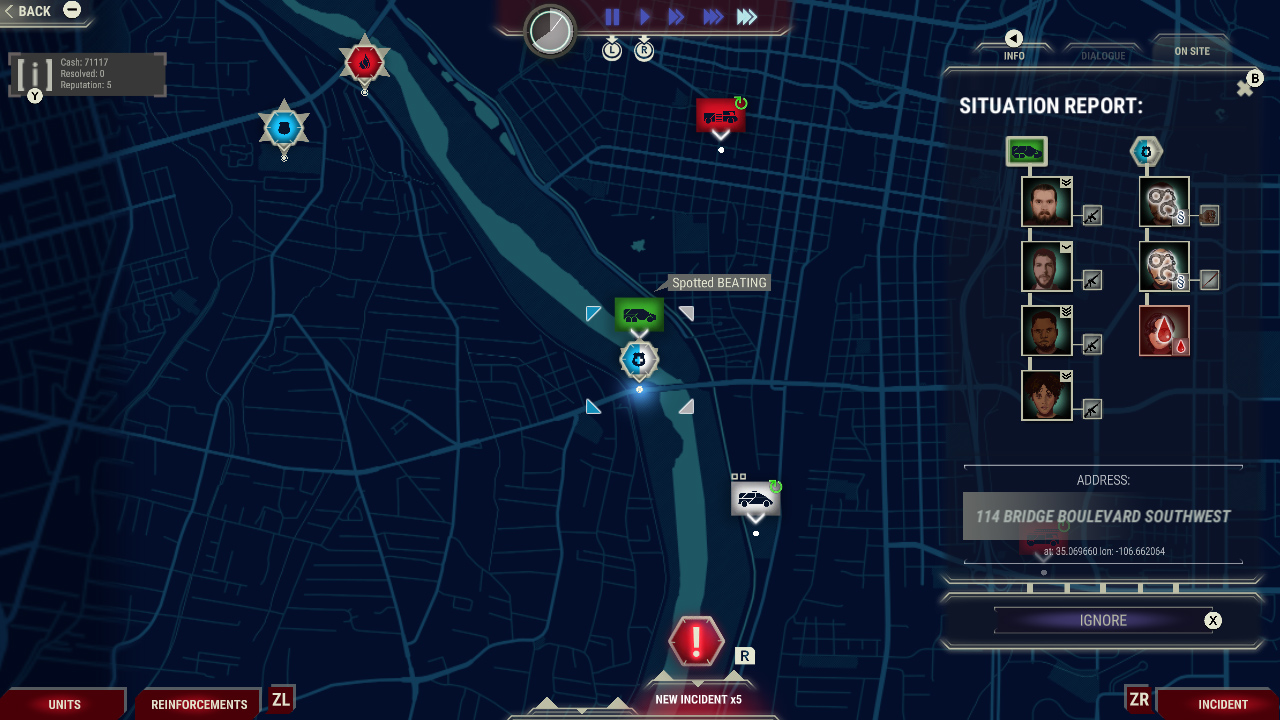
Task: Expand the second officer's dropdown chevron
Action: [1065, 246]
